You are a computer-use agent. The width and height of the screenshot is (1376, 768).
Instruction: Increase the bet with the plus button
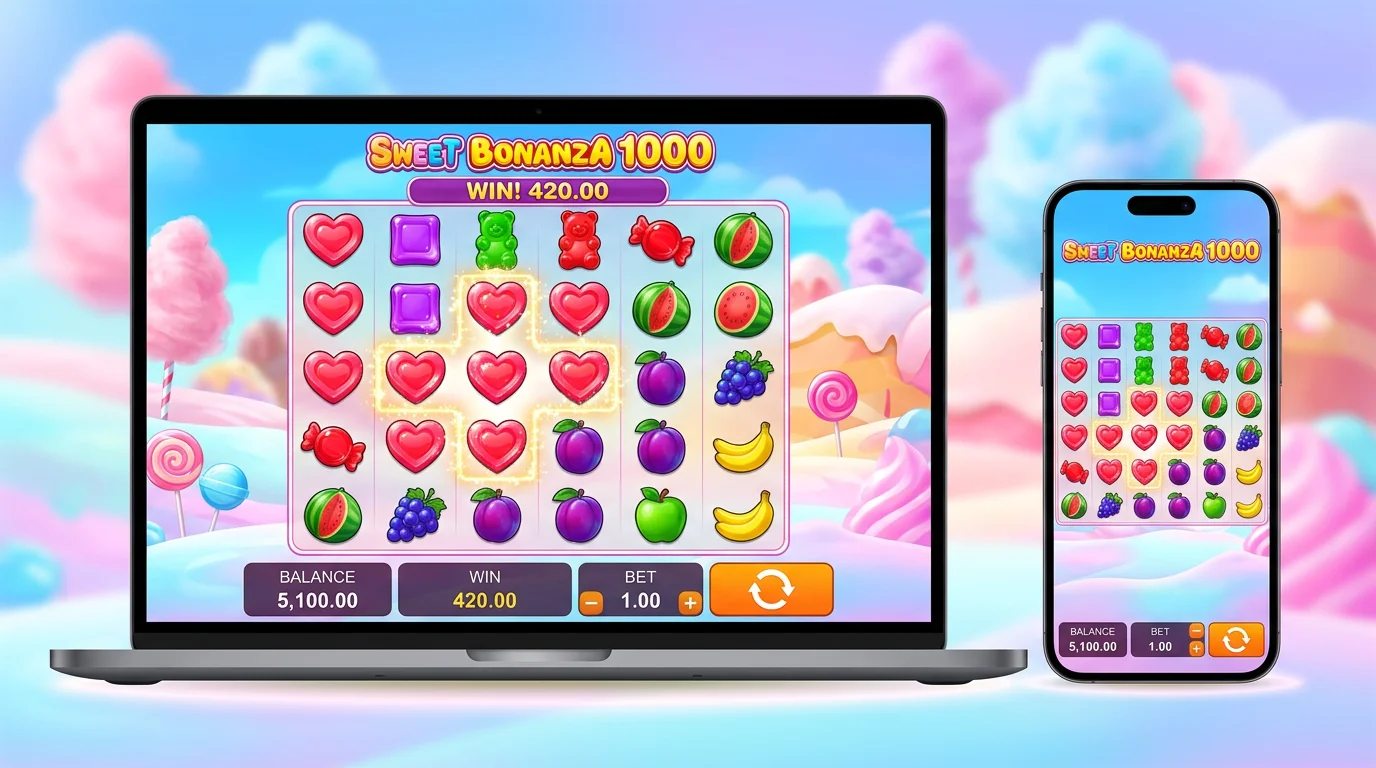click(x=692, y=603)
